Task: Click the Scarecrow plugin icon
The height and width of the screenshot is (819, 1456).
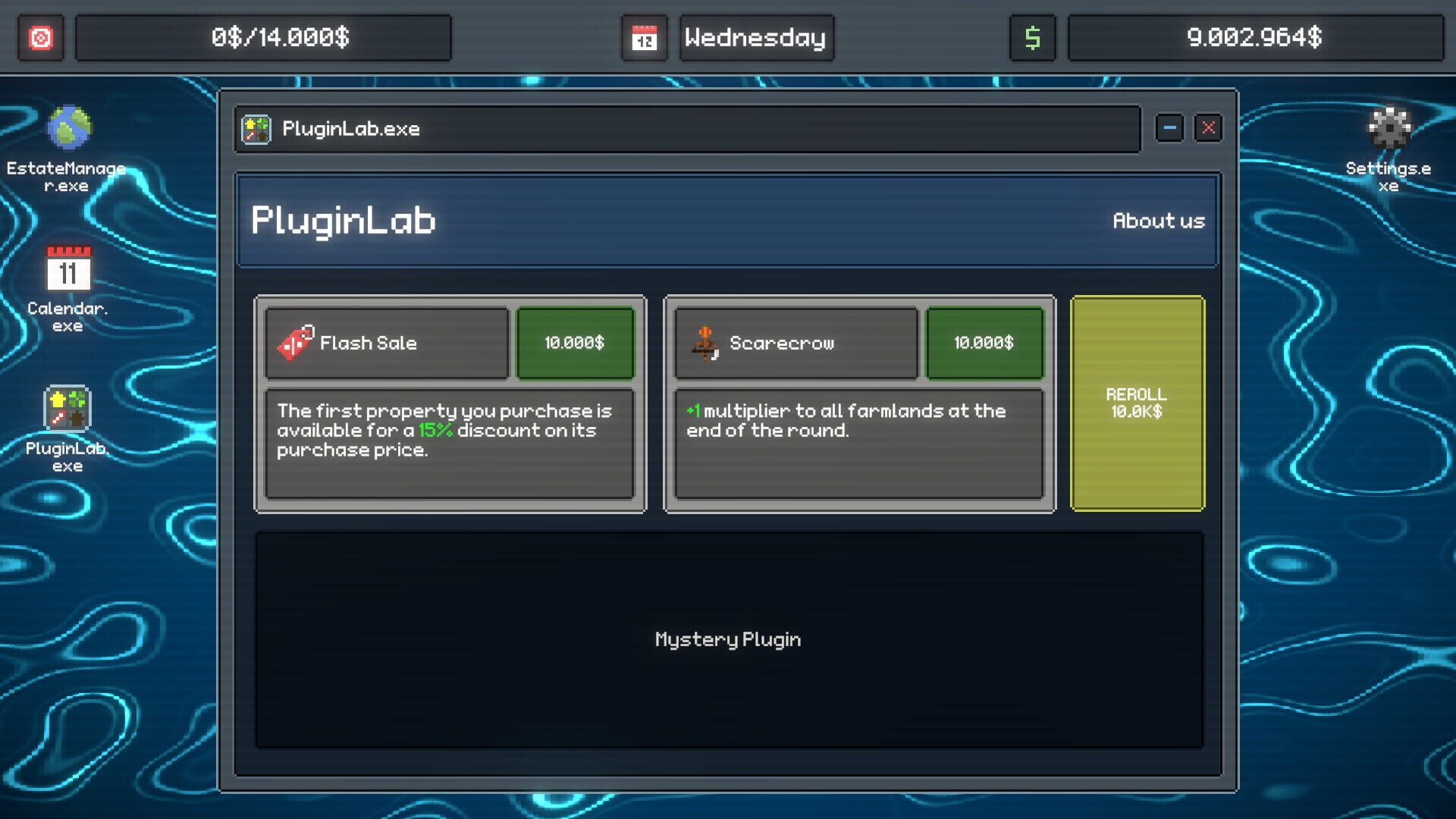Action: [x=705, y=343]
